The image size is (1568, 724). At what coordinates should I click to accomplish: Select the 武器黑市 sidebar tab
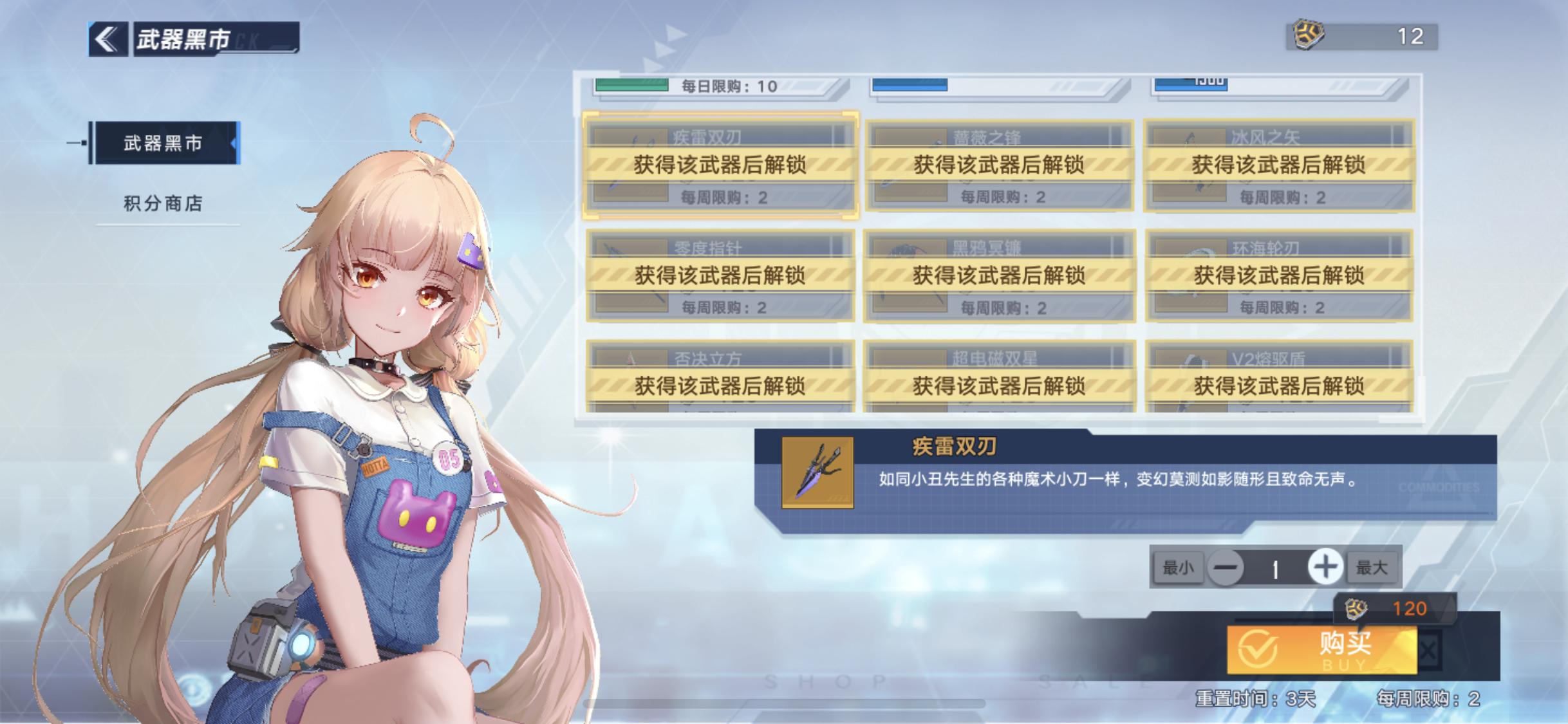tap(163, 143)
